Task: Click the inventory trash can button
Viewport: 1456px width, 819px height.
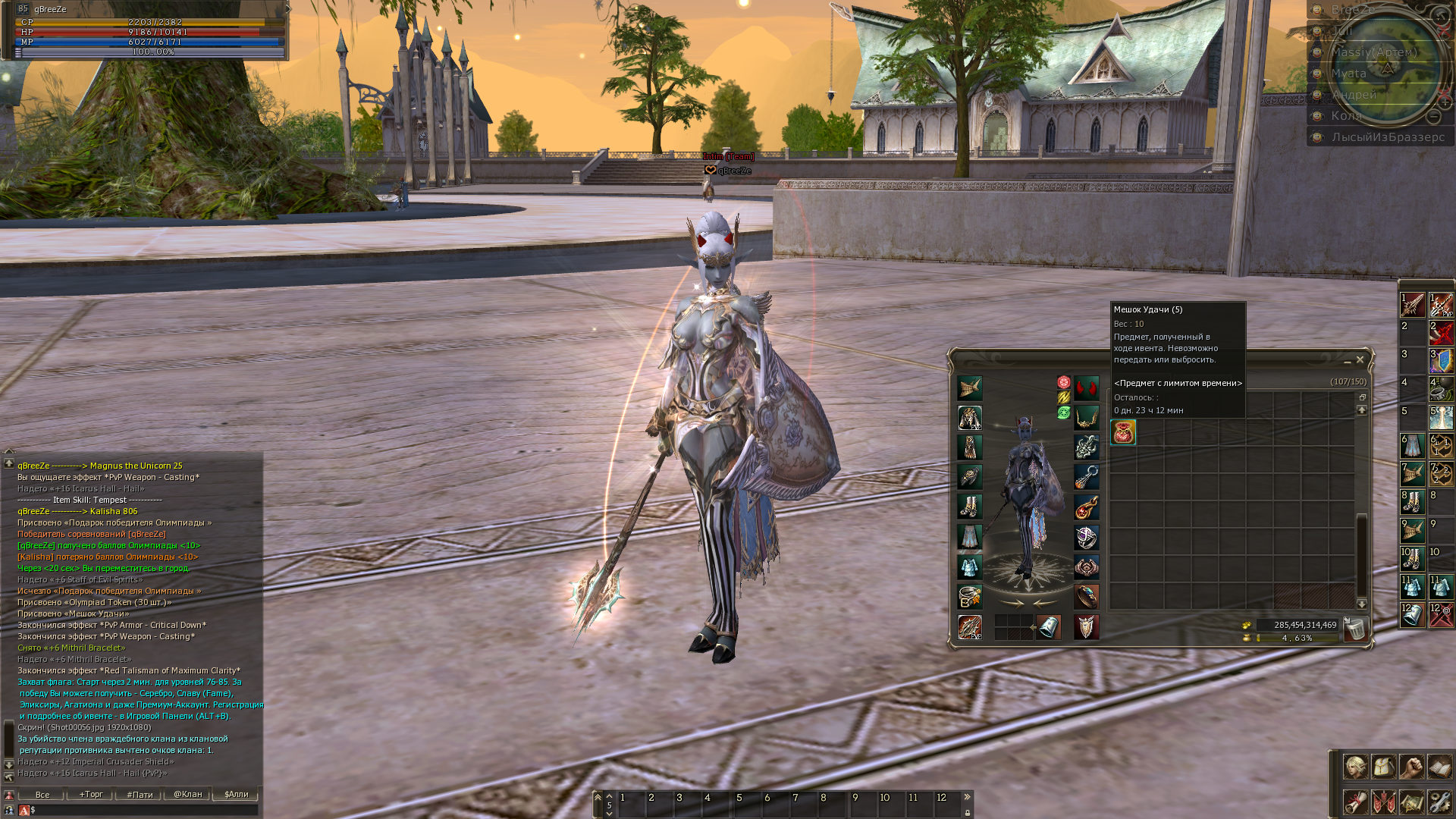Action: click(1354, 629)
